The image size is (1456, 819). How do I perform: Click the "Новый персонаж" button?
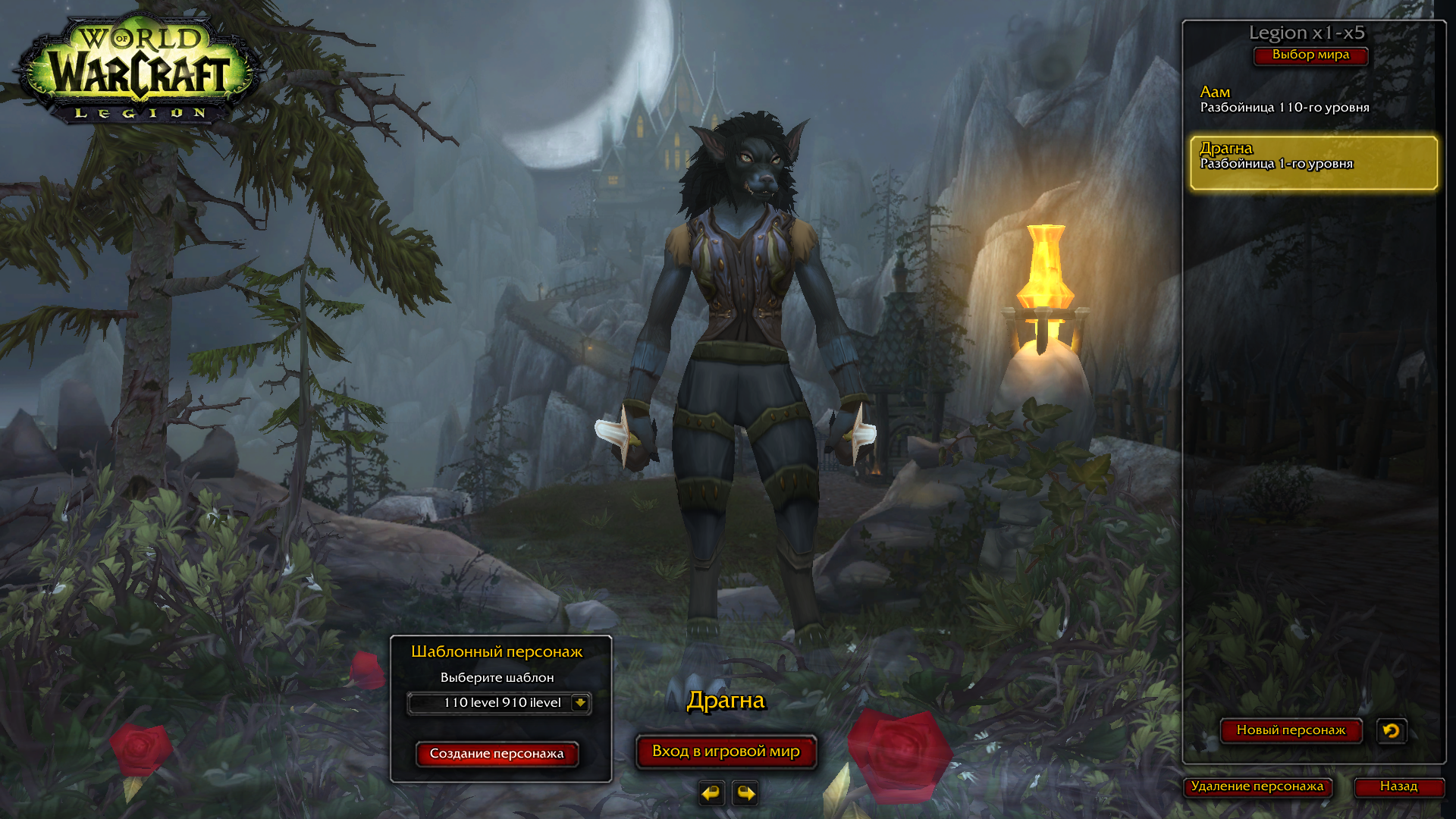tap(1291, 730)
